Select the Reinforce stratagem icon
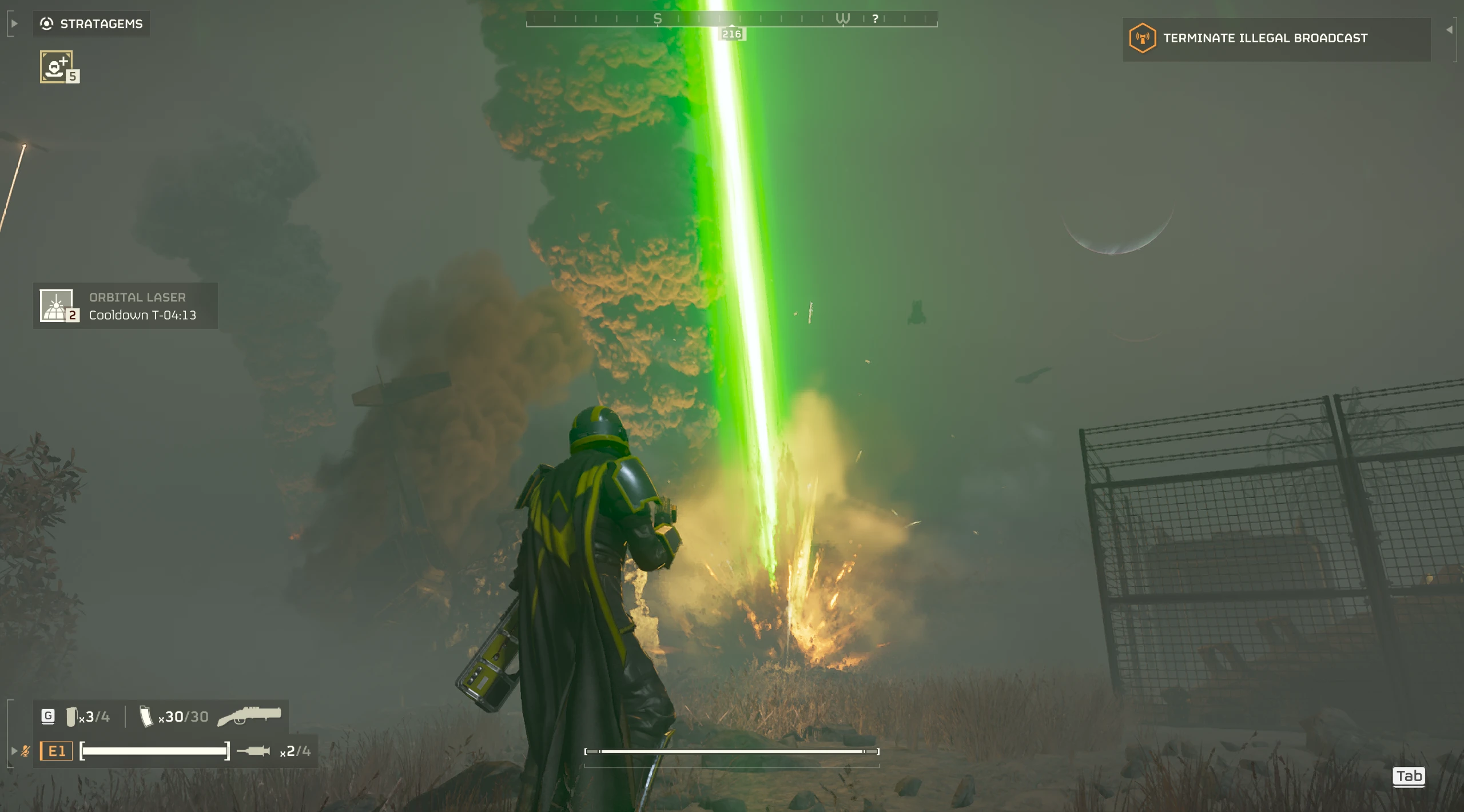This screenshot has height=812, width=1464. pos(56,66)
